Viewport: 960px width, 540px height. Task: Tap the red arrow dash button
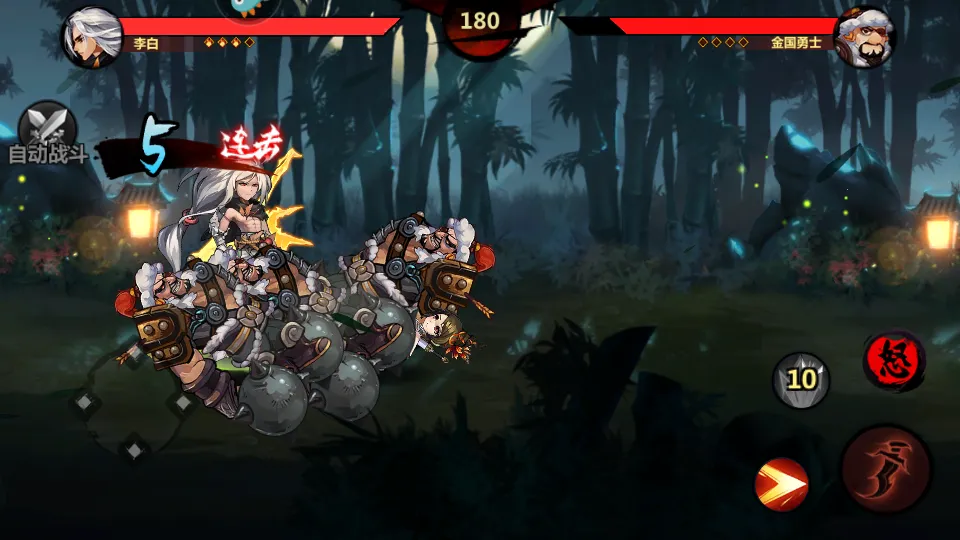782,485
